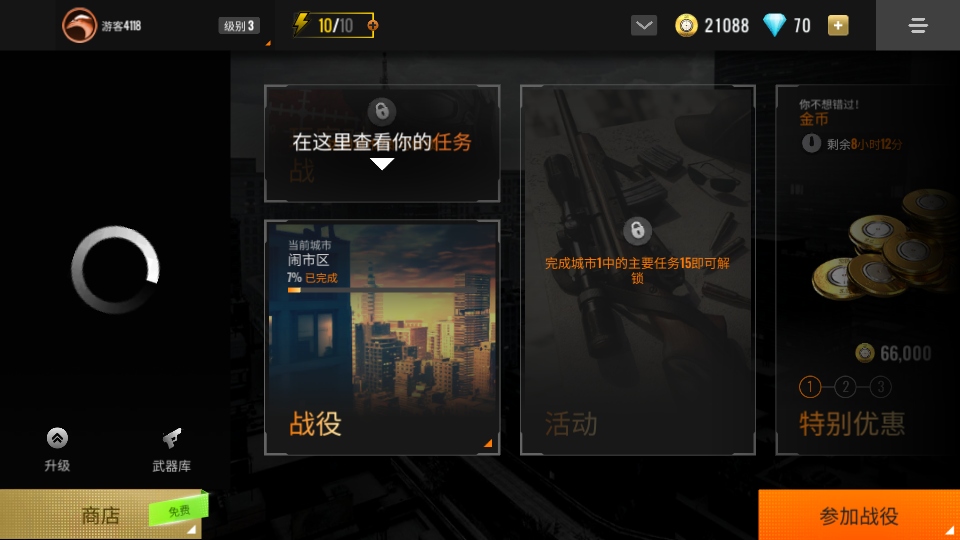Expand the dropdown arrow beside the coins

click(644, 26)
